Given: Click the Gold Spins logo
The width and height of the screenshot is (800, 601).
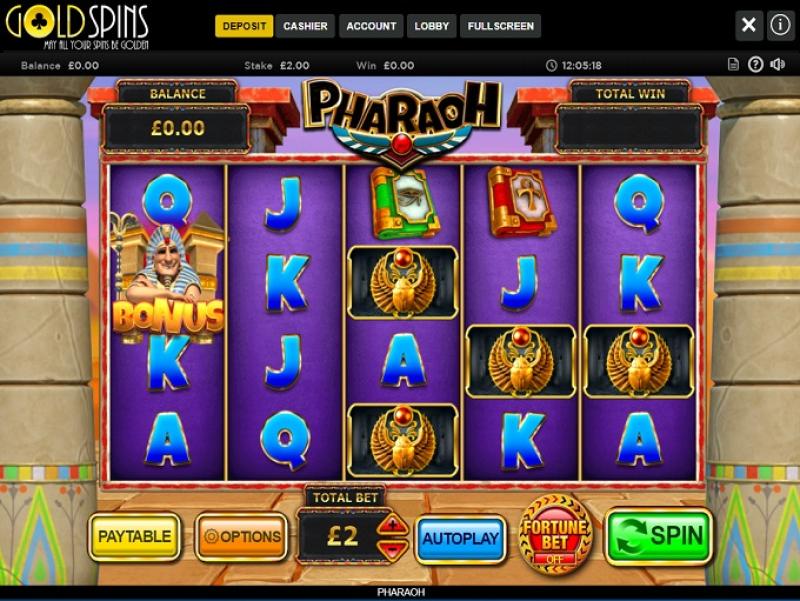Looking at the screenshot, I should click(x=77, y=26).
